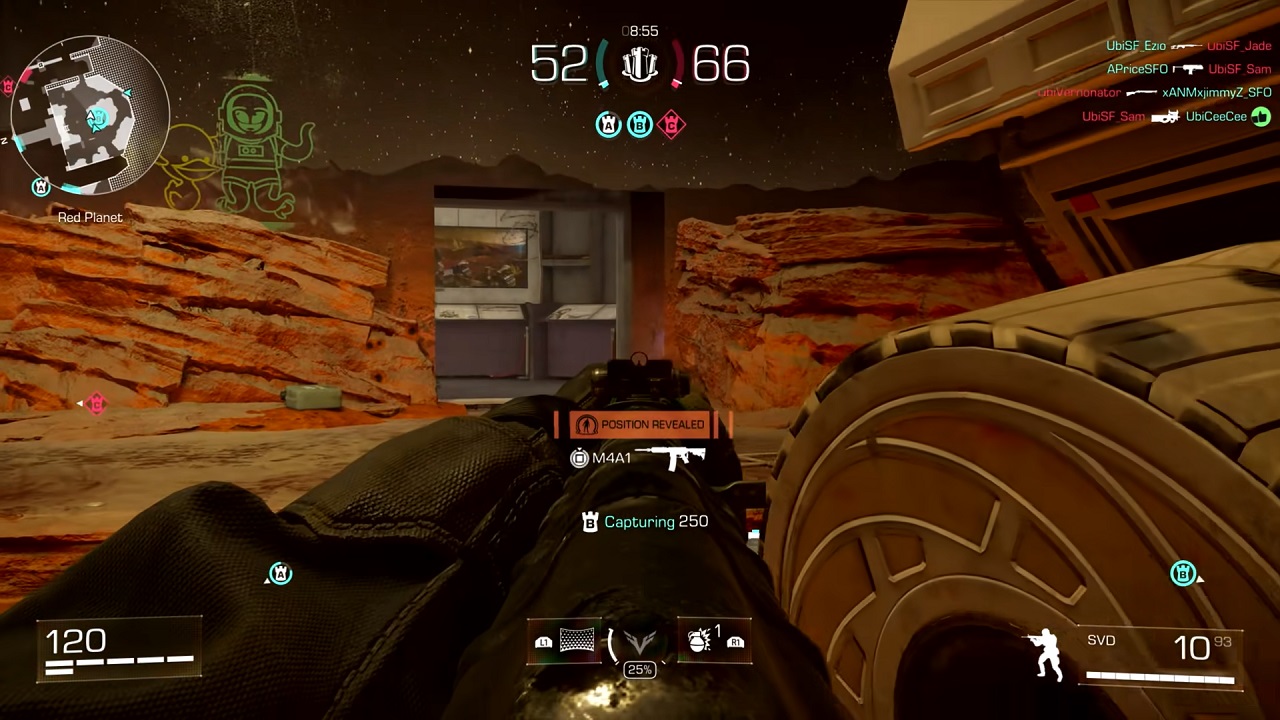Activate the mesh barrier ability slot
This screenshot has width=1280, height=720.
576,642
